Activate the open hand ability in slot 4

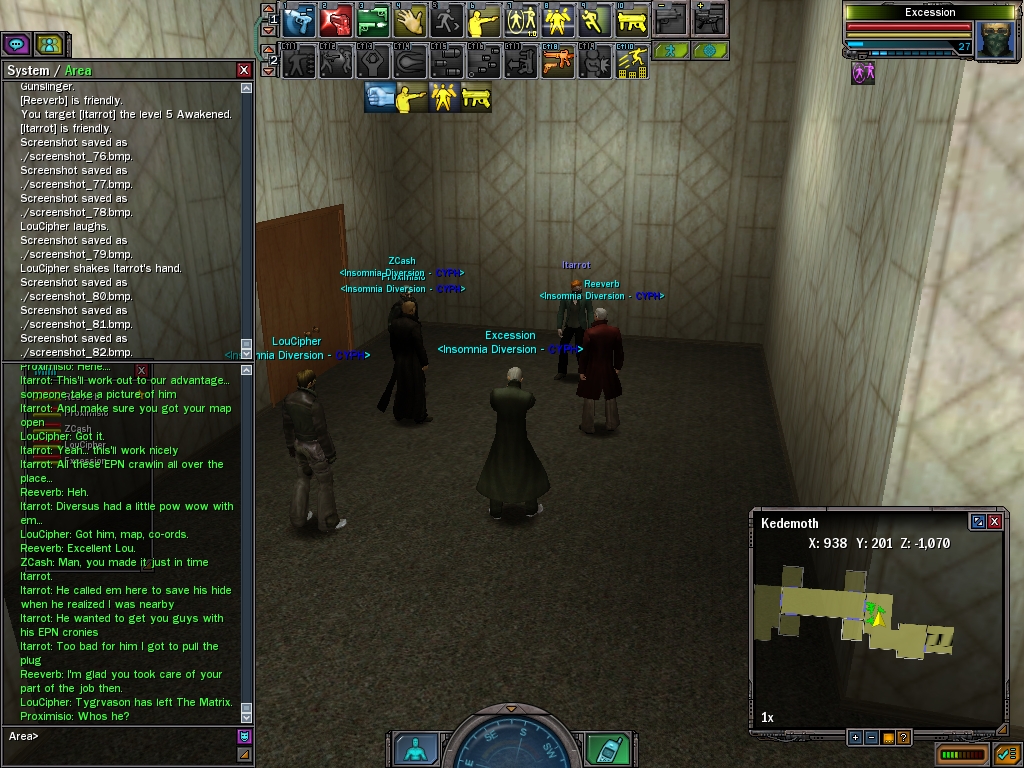[x=410, y=19]
